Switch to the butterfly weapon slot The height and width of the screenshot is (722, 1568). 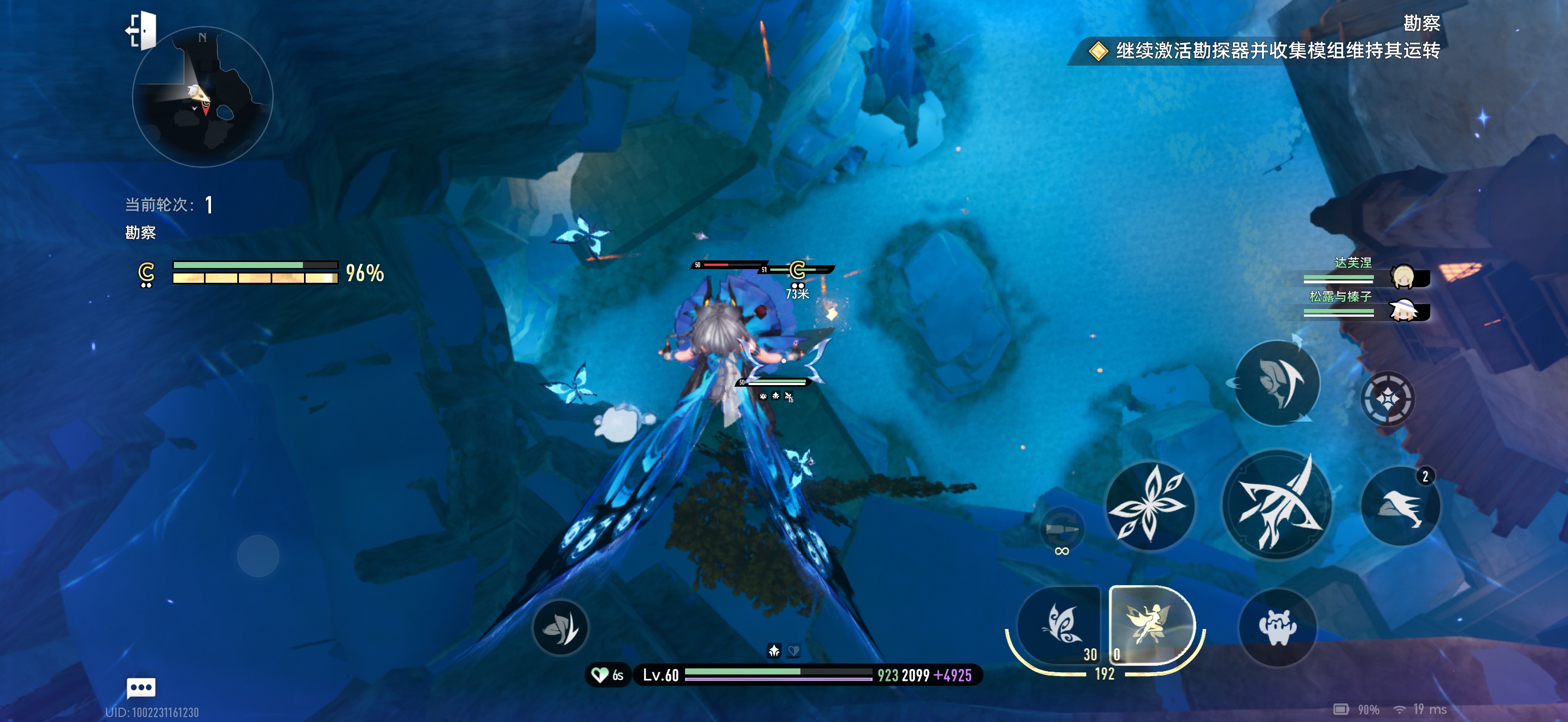[1060, 625]
